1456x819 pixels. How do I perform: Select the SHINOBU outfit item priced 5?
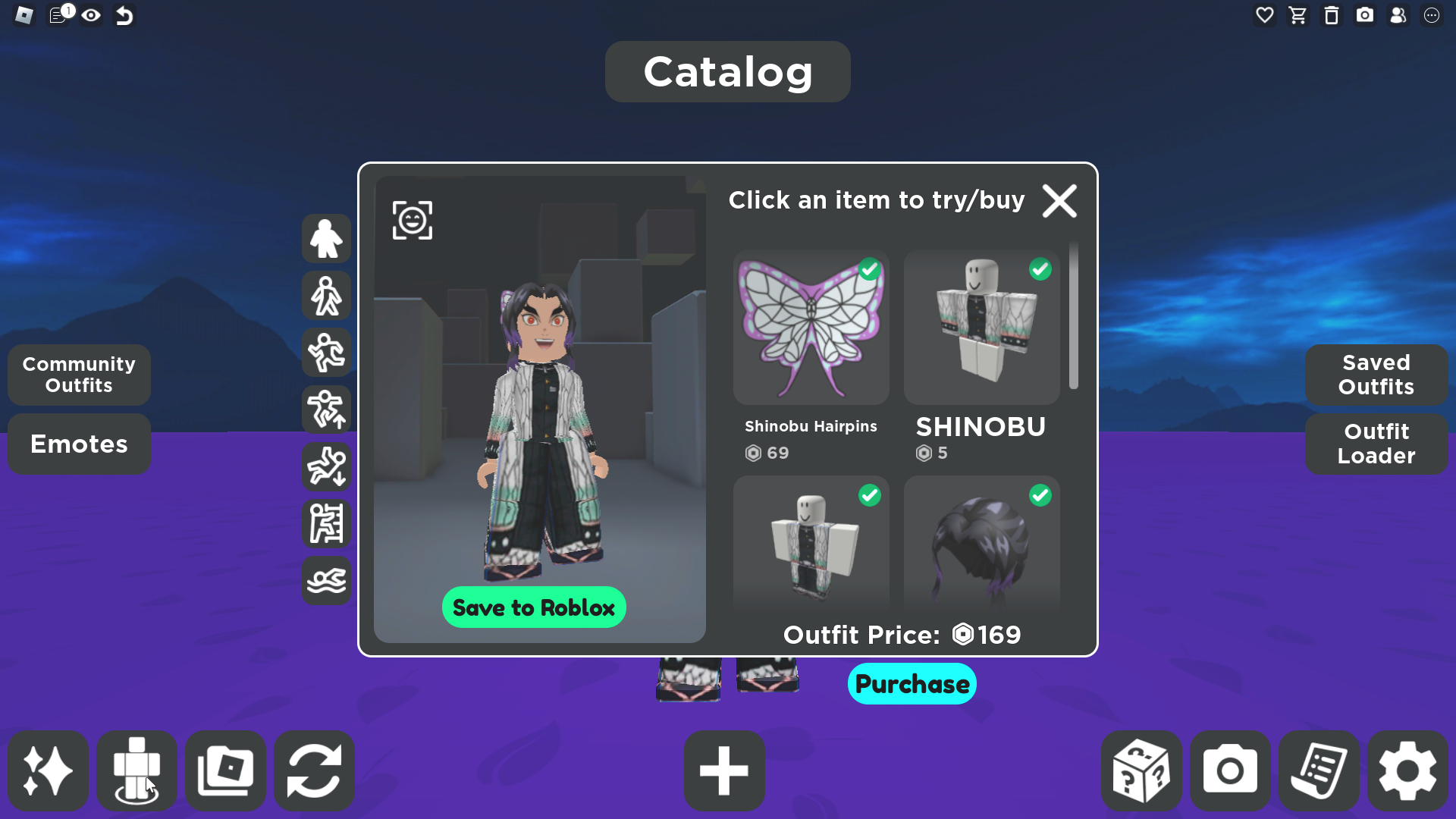981,328
